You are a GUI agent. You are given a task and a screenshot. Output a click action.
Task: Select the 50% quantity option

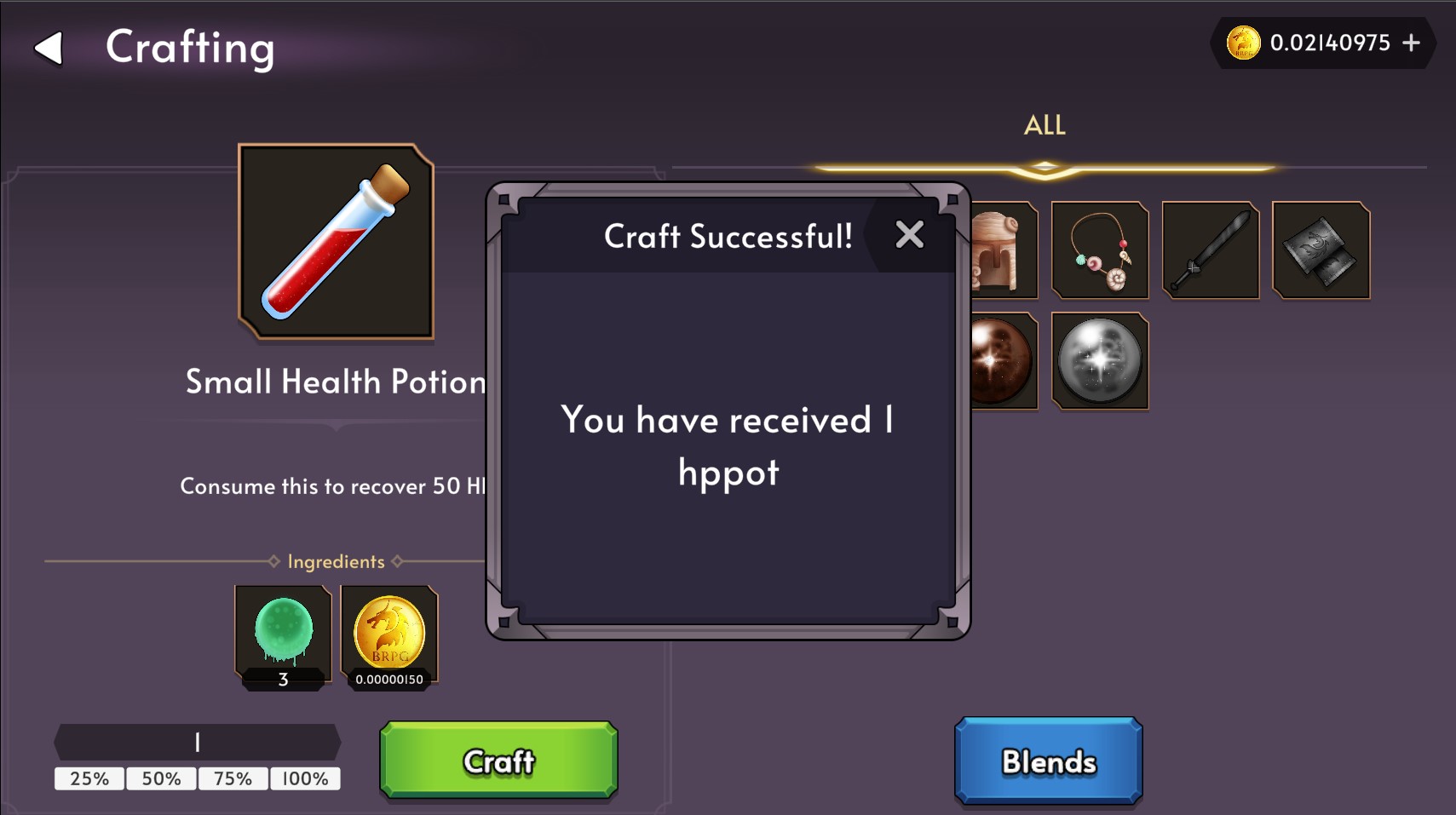coord(161,778)
